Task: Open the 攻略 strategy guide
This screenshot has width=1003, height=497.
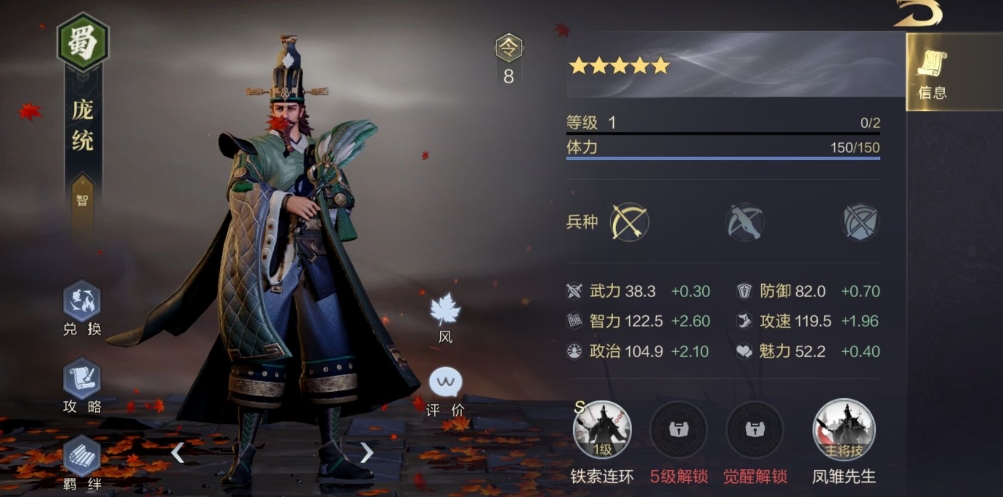Action: pyautogui.click(x=82, y=378)
